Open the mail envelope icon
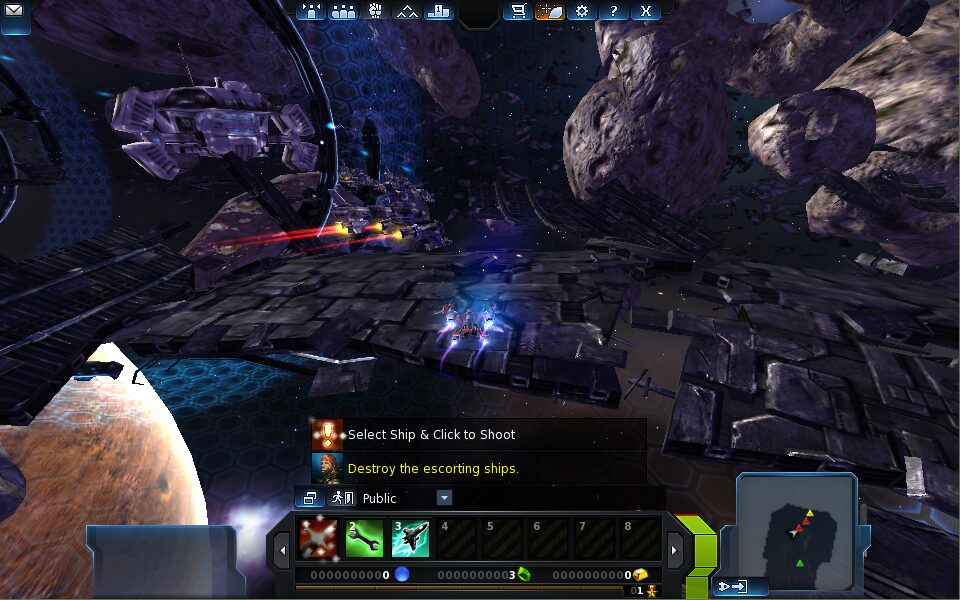The width and height of the screenshot is (960, 600). click(x=15, y=12)
